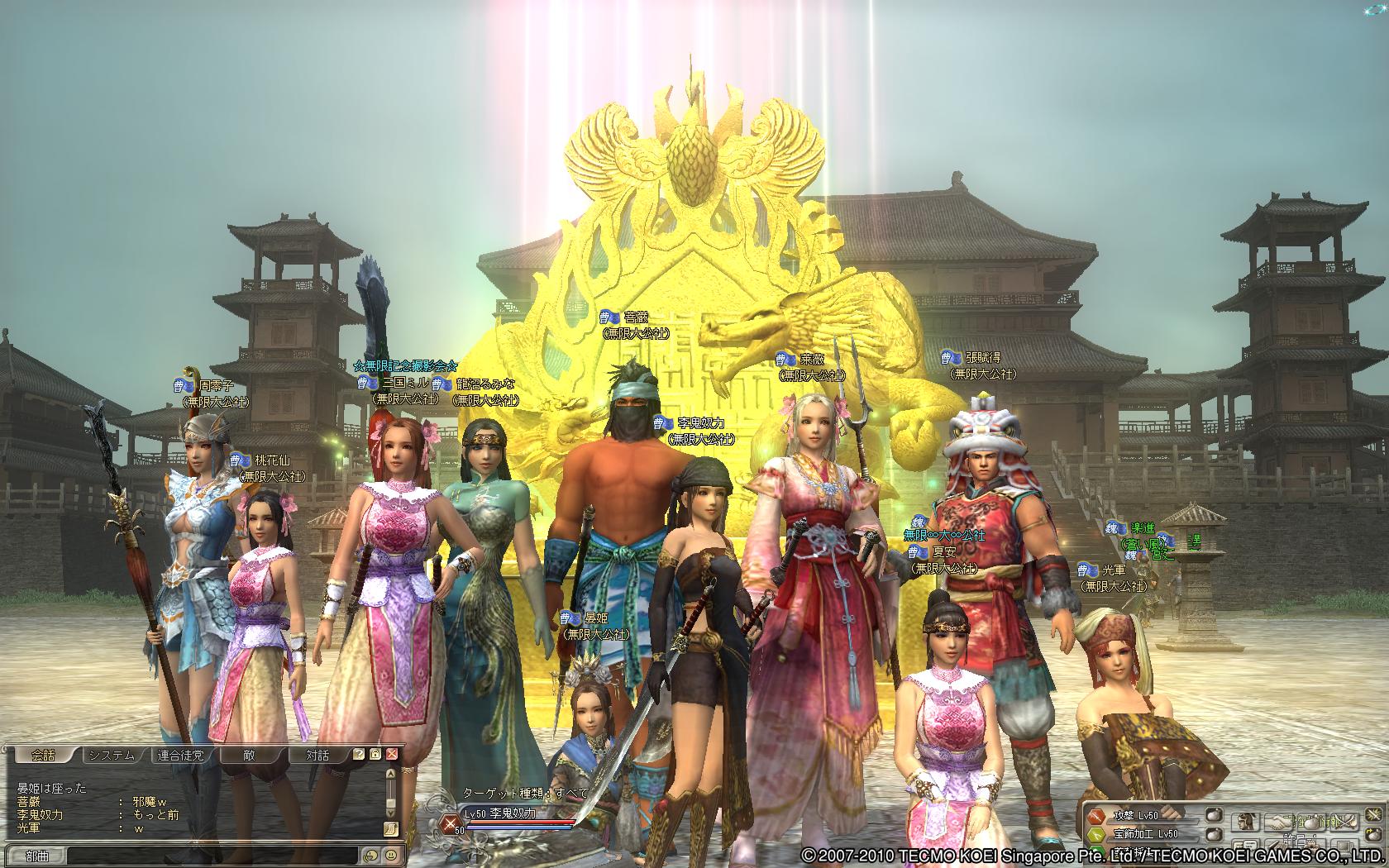The image size is (1389, 868).
Task: Switch to the 敵 chat tab
Action: coord(249,755)
